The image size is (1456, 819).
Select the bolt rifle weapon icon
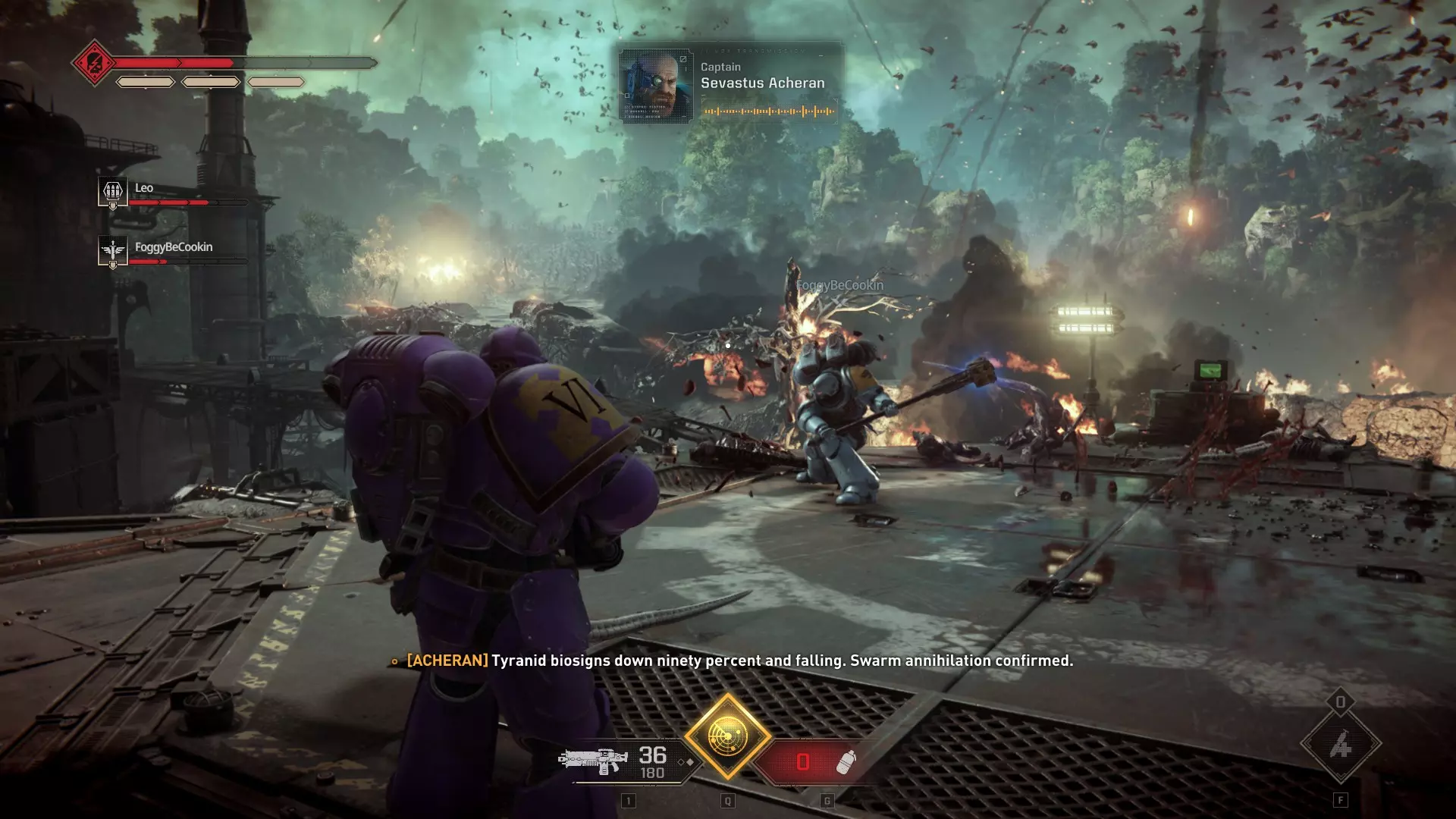[593, 760]
